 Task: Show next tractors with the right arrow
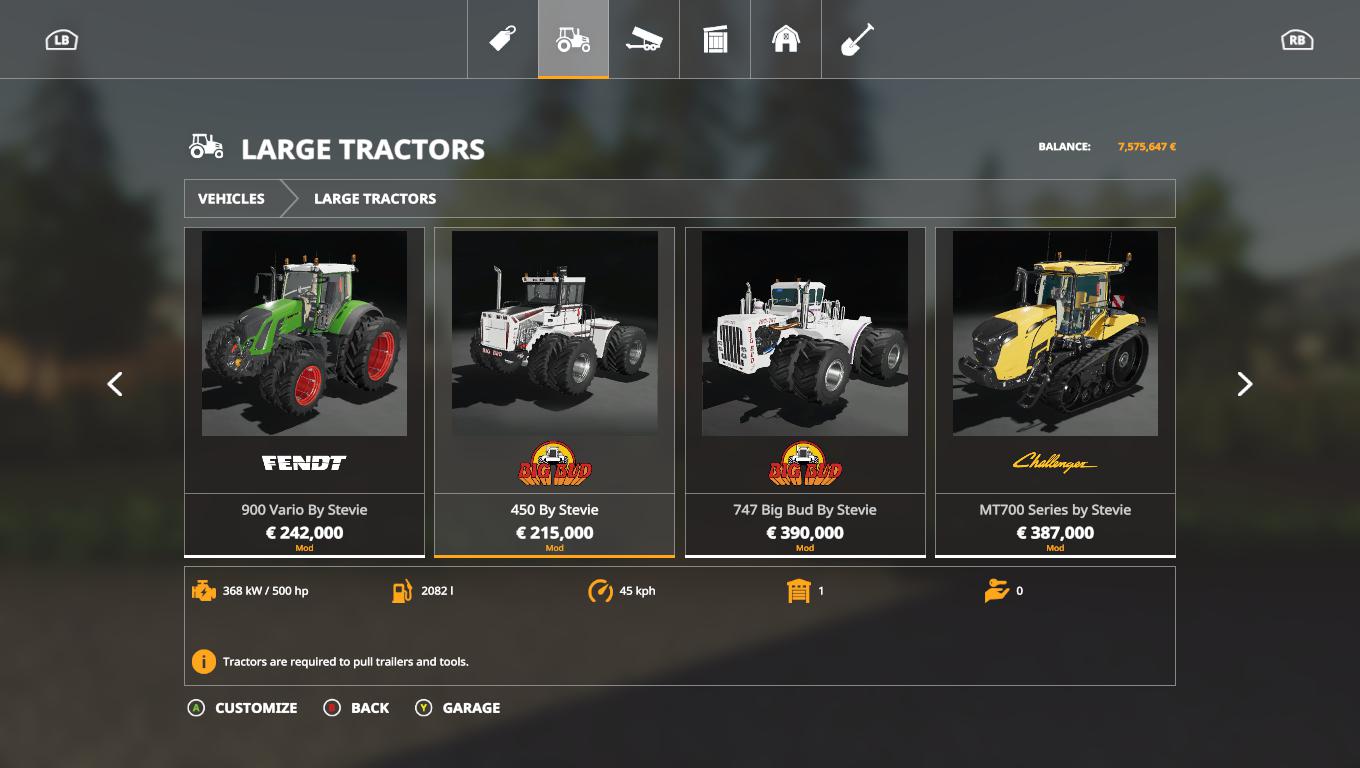tap(1244, 384)
